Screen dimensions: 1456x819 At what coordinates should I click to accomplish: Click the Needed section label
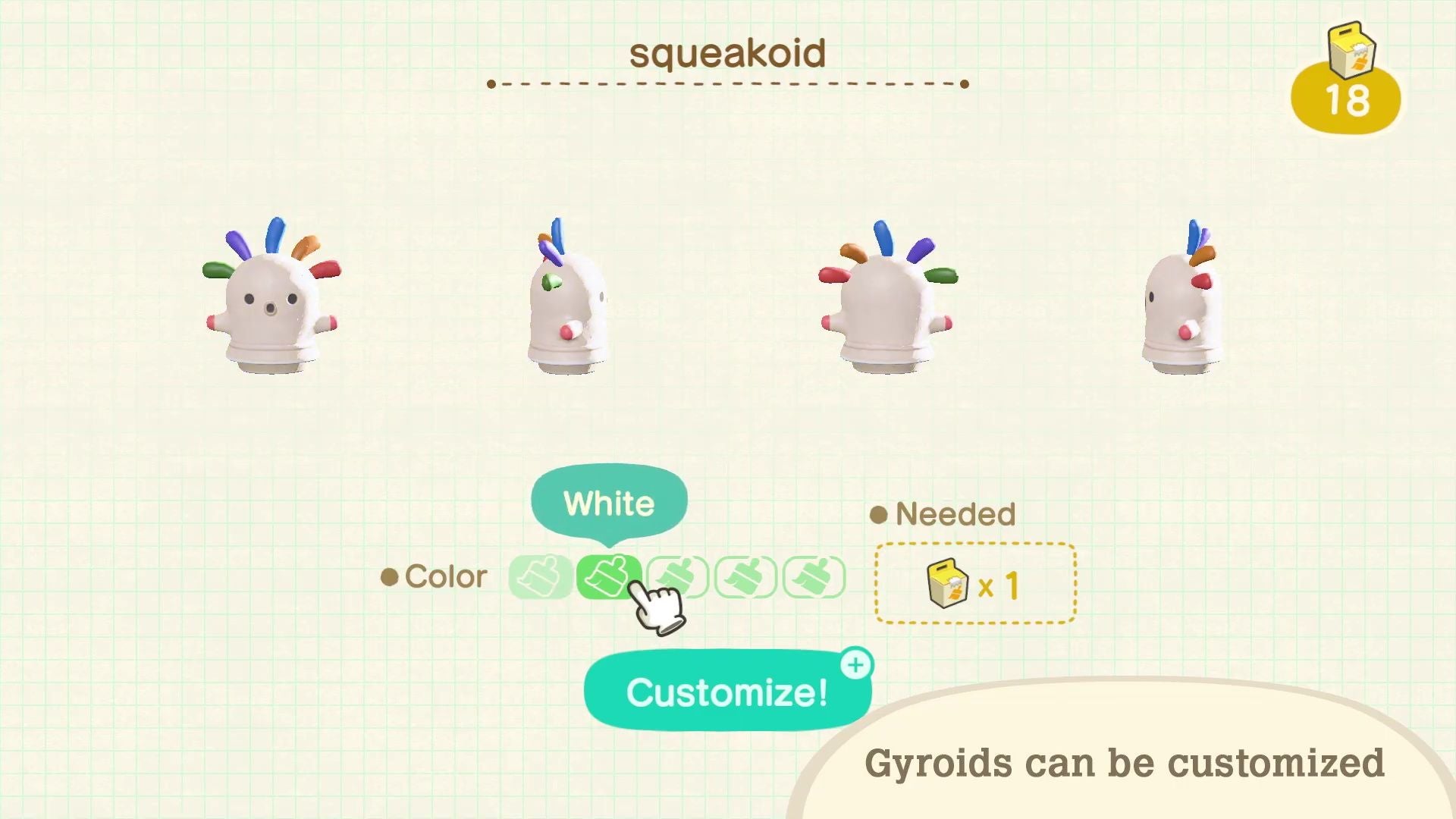[x=955, y=514]
